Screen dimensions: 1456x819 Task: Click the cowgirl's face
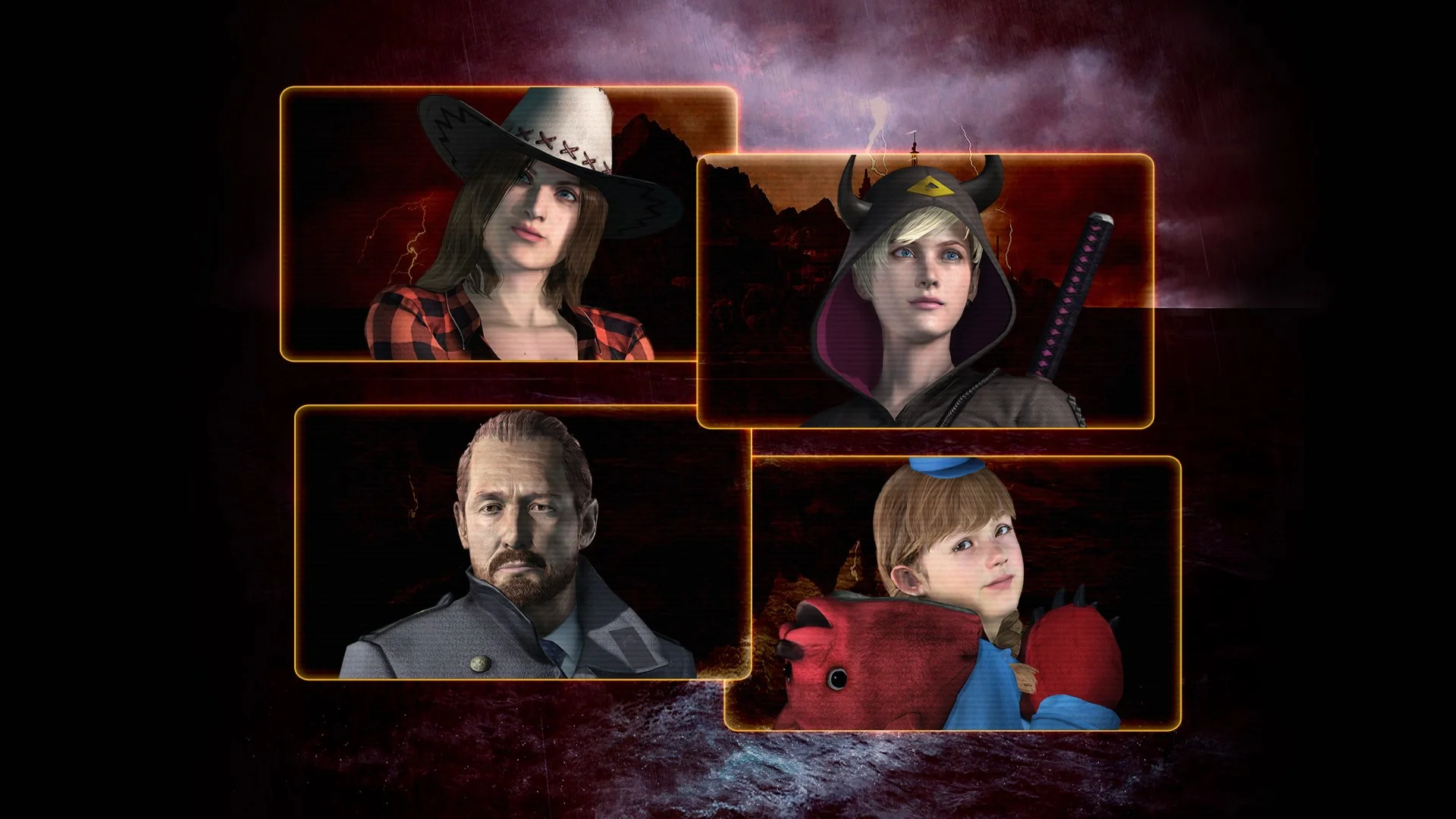[531, 227]
